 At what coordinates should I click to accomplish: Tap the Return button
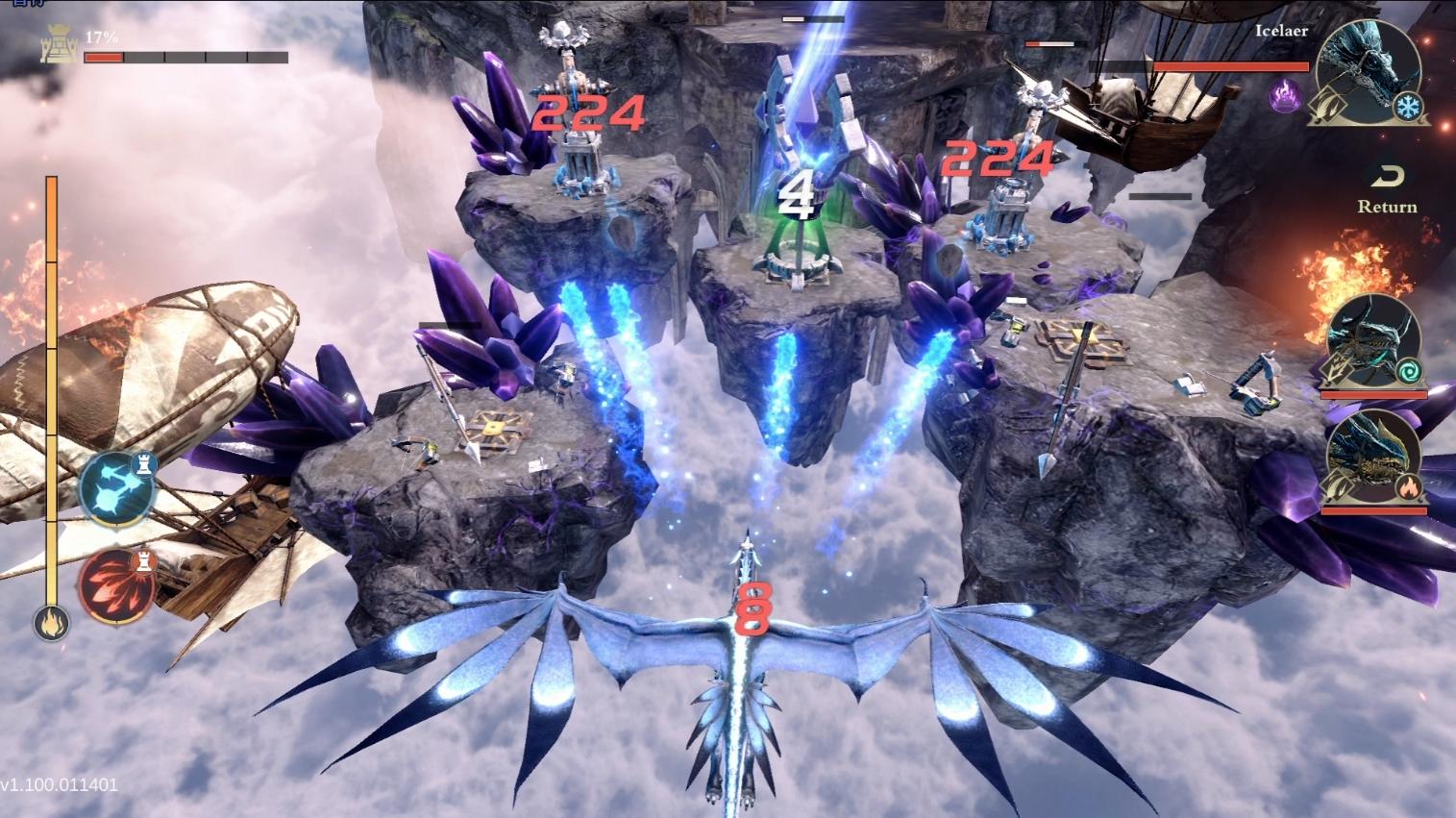pos(1387,190)
